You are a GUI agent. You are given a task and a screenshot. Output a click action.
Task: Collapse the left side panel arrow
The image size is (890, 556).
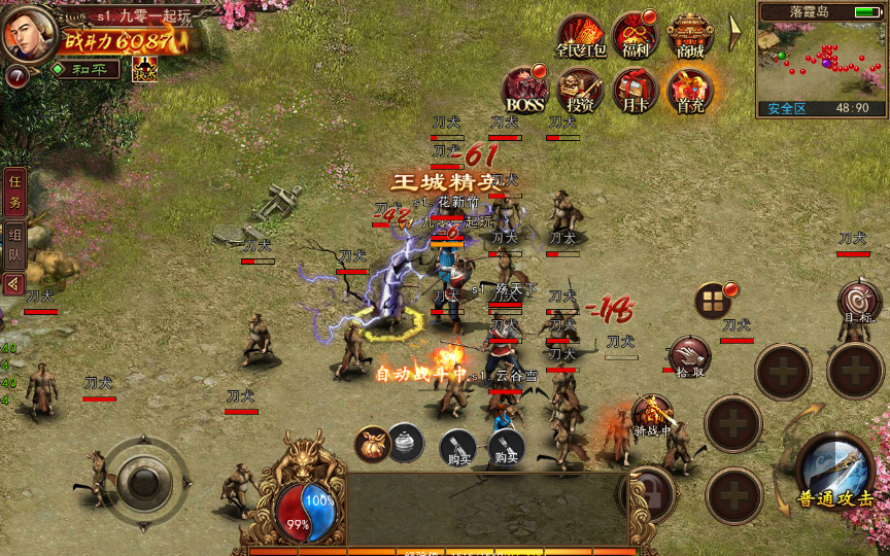(x=14, y=284)
